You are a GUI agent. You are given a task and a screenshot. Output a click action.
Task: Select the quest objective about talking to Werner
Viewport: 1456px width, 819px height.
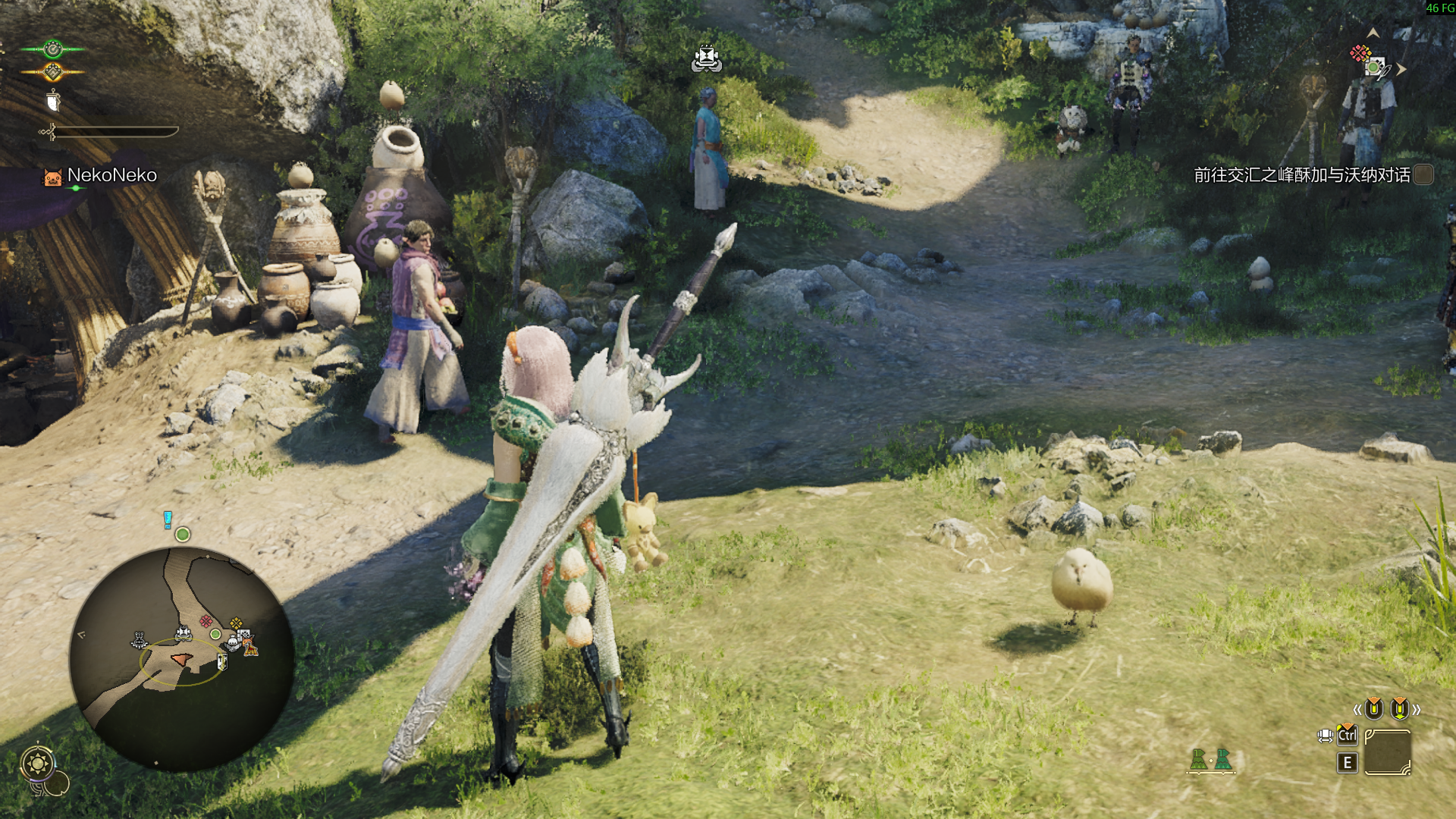tap(1301, 175)
